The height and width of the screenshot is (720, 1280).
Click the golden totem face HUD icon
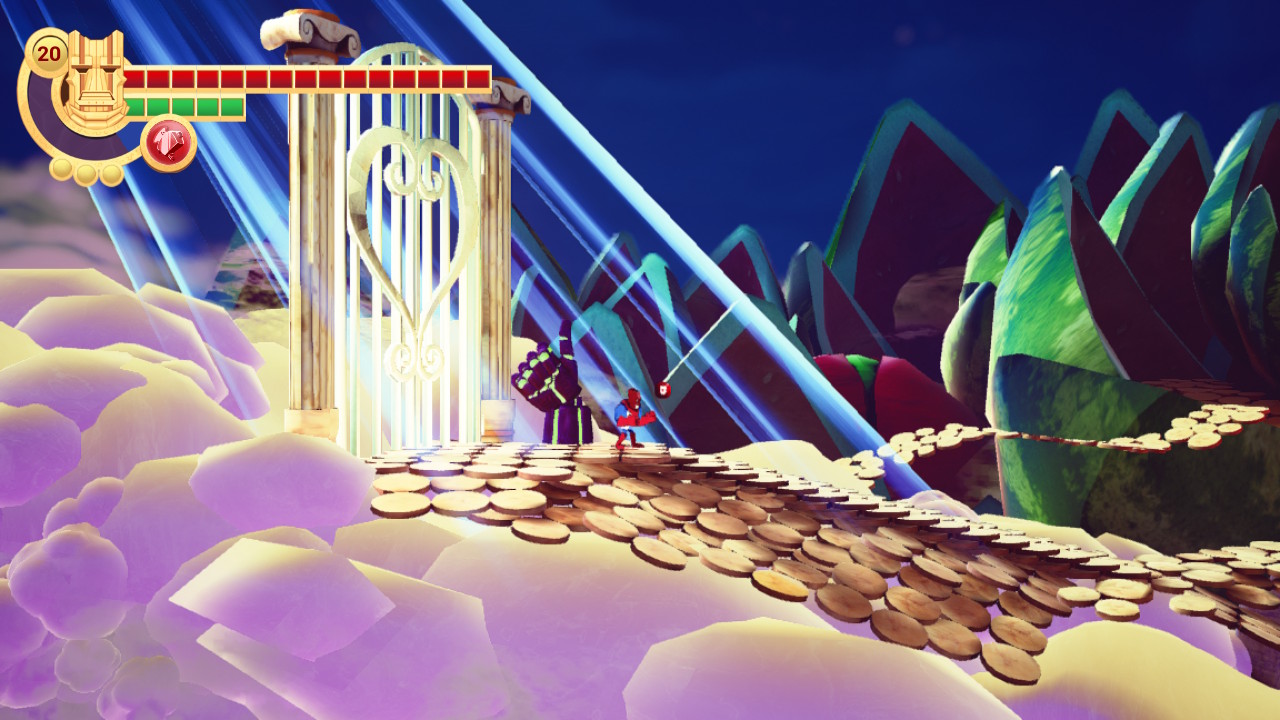(94, 78)
